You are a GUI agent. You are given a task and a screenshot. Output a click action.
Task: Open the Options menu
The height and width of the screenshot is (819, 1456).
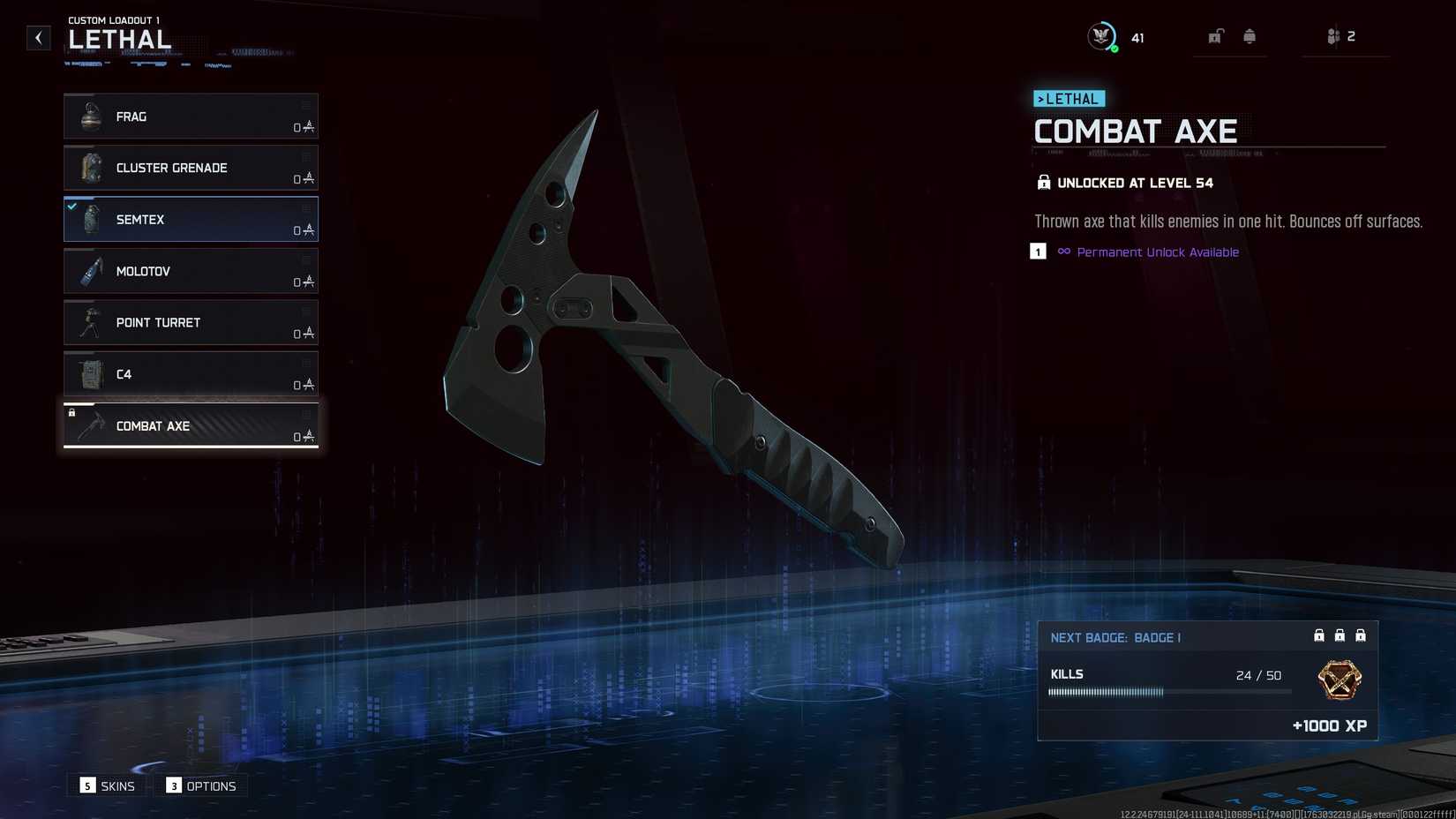tap(200, 785)
